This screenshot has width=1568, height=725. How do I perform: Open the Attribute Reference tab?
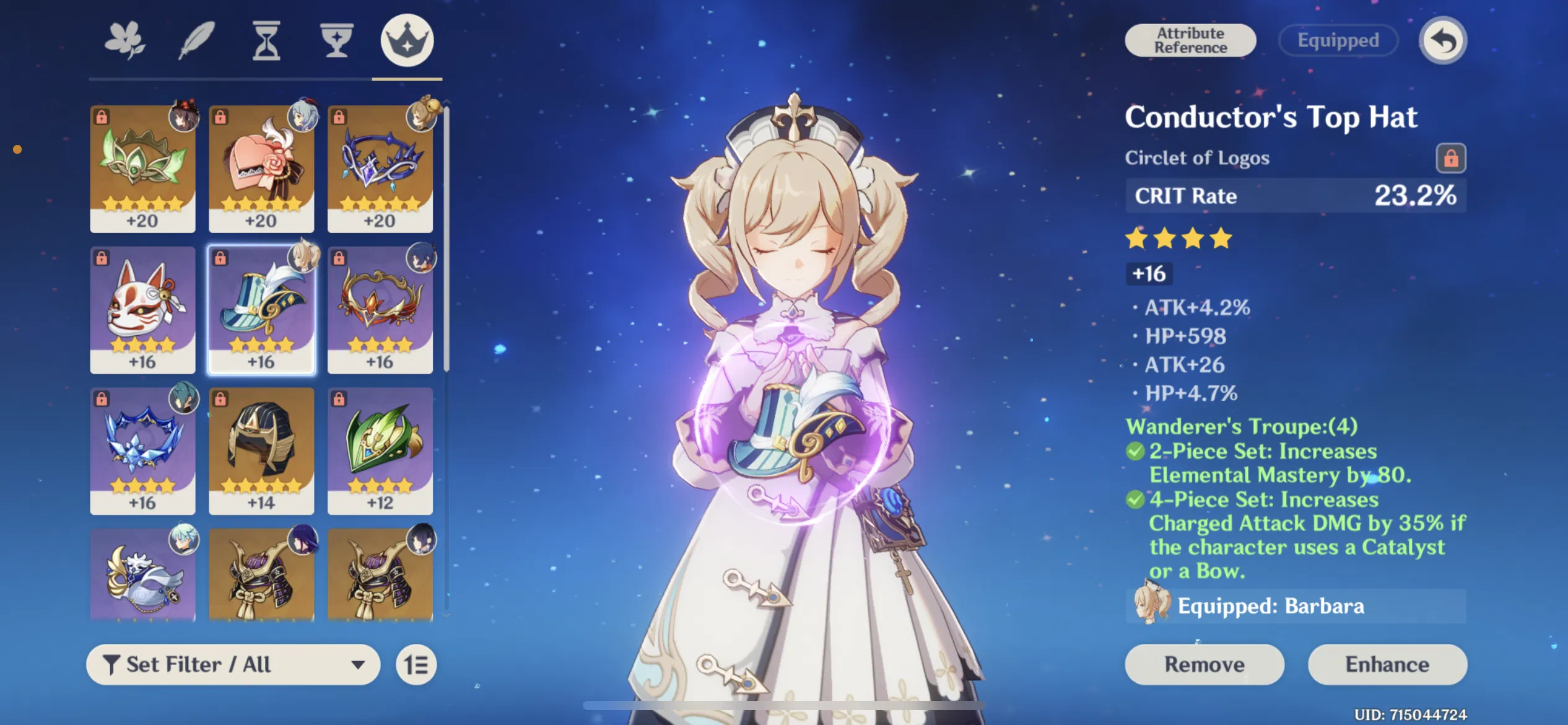[1190, 40]
